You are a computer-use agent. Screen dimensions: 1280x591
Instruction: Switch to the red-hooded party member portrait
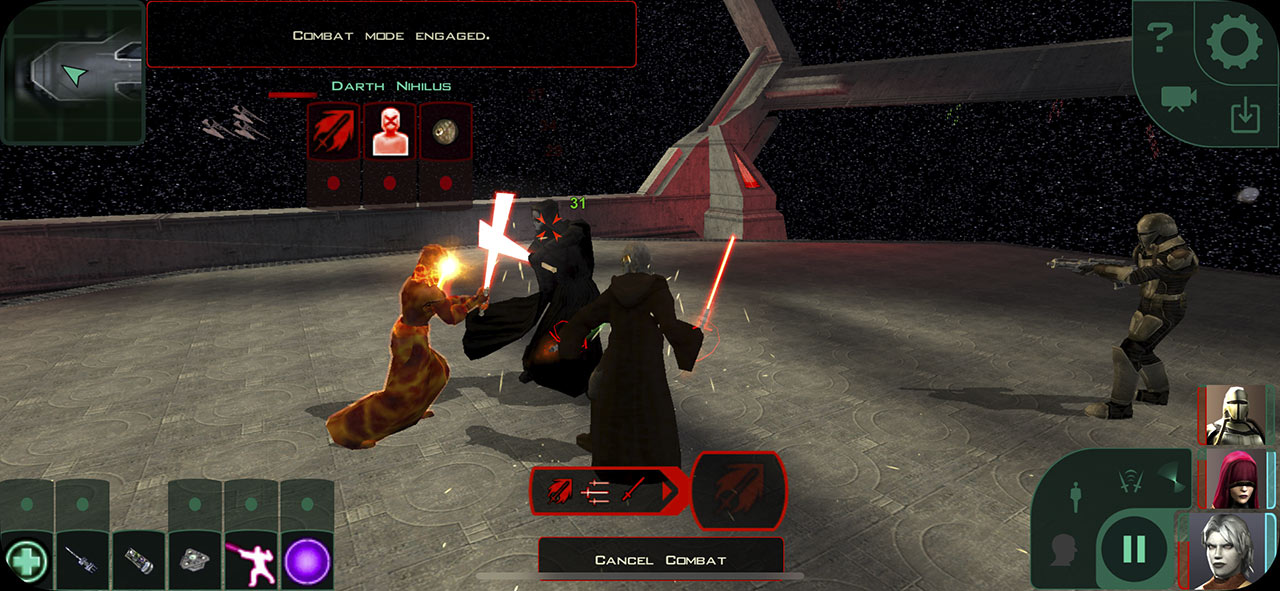[1235, 478]
